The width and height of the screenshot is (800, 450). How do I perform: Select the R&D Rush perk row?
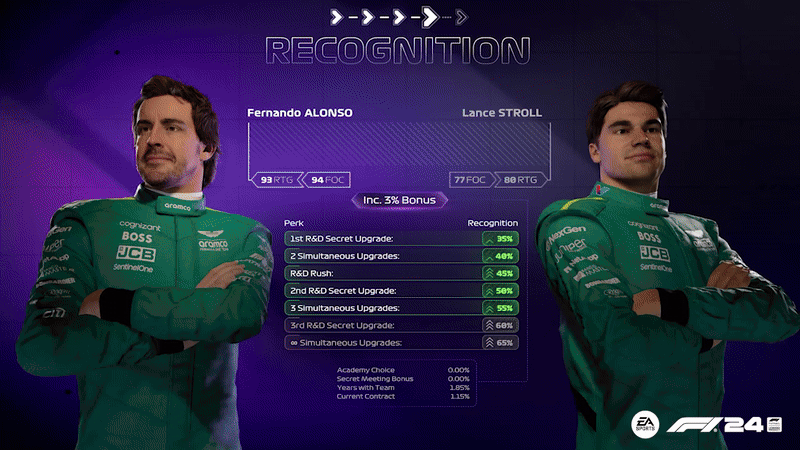pyautogui.click(x=400, y=273)
